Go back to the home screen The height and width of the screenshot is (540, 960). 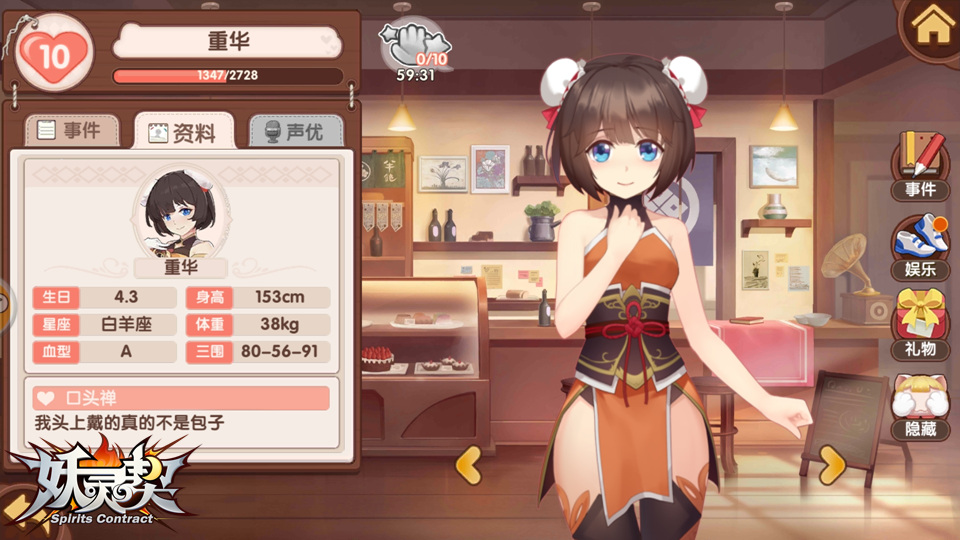click(933, 26)
